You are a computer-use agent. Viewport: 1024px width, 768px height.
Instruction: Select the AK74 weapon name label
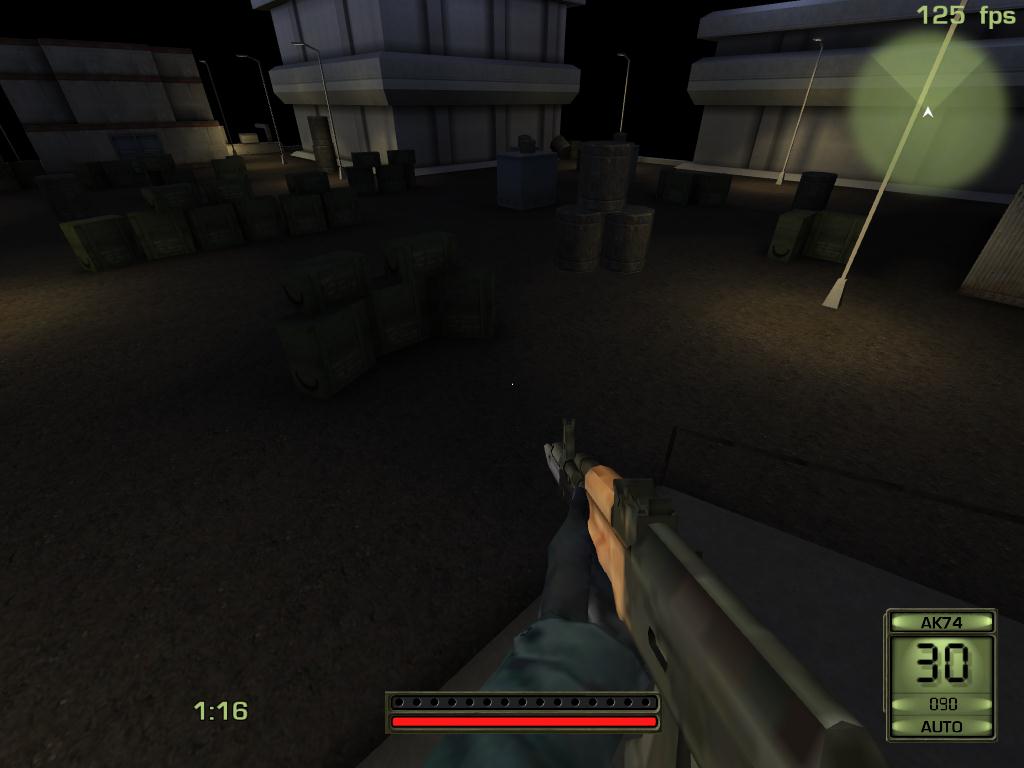click(x=941, y=622)
